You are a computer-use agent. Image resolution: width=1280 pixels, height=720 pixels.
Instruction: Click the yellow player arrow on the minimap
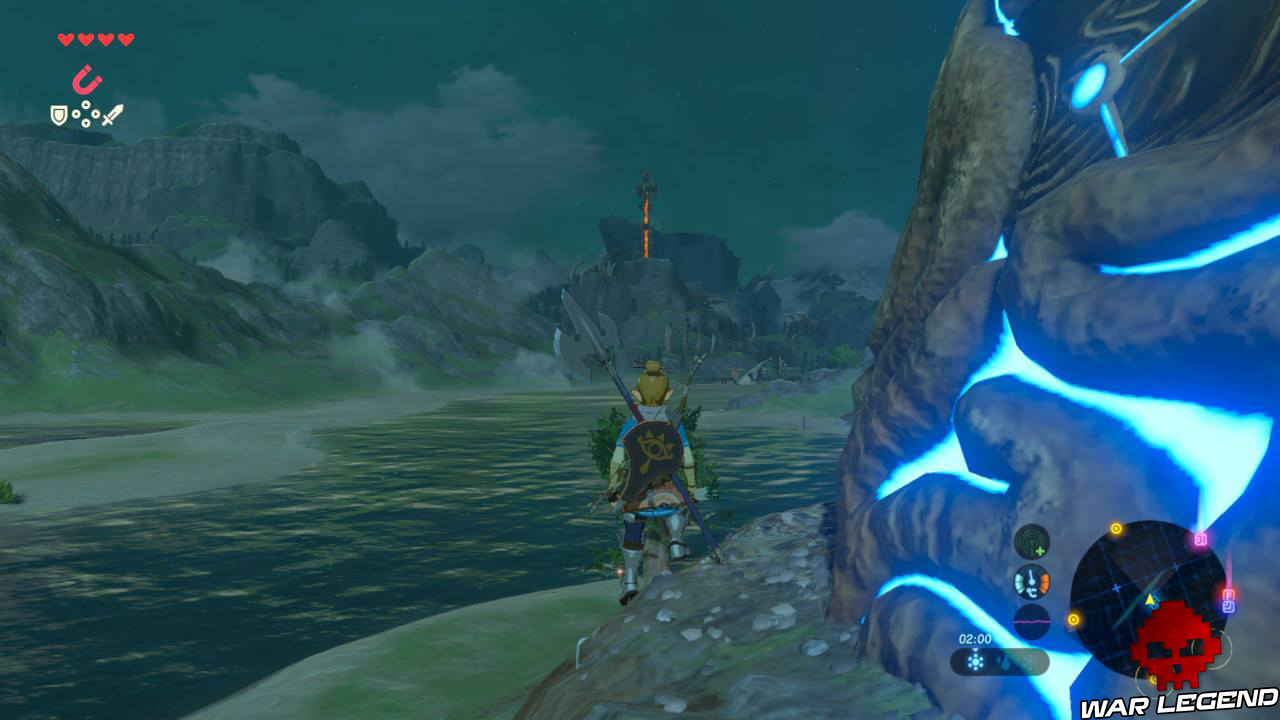coord(1150,600)
